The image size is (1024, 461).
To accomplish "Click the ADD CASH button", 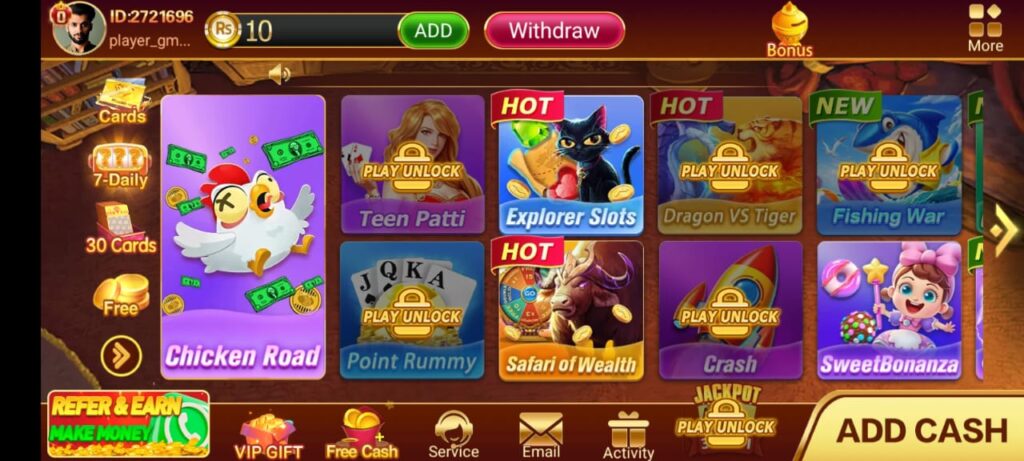I will click(920, 430).
